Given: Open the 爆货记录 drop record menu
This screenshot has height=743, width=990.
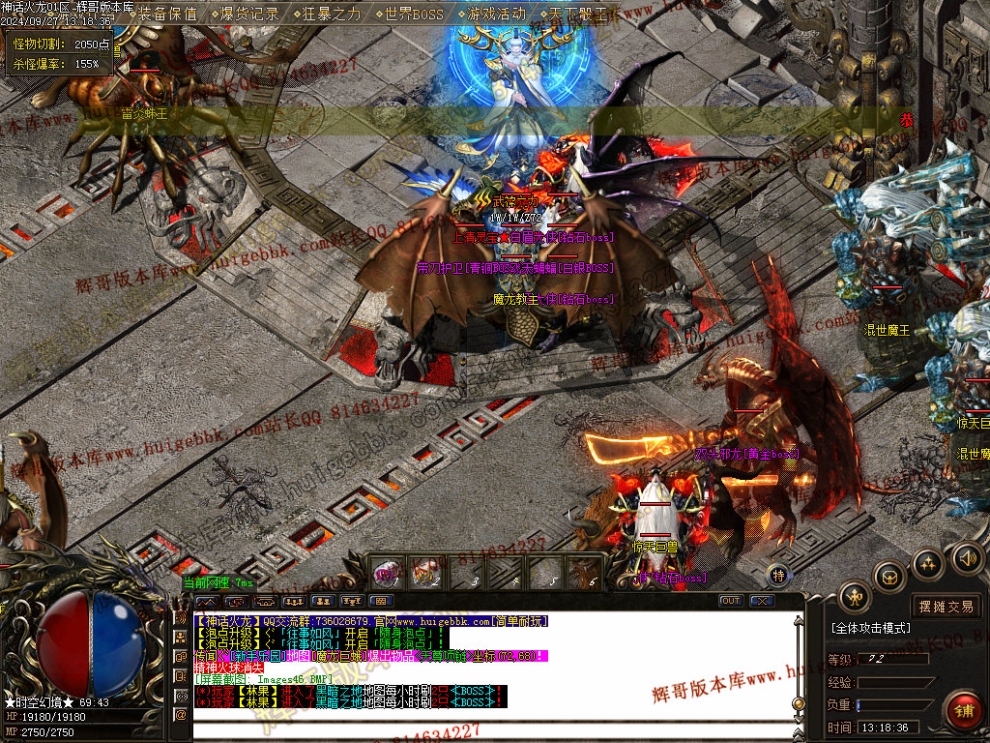Looking at the screenshot, I should (x=249, y=14).
